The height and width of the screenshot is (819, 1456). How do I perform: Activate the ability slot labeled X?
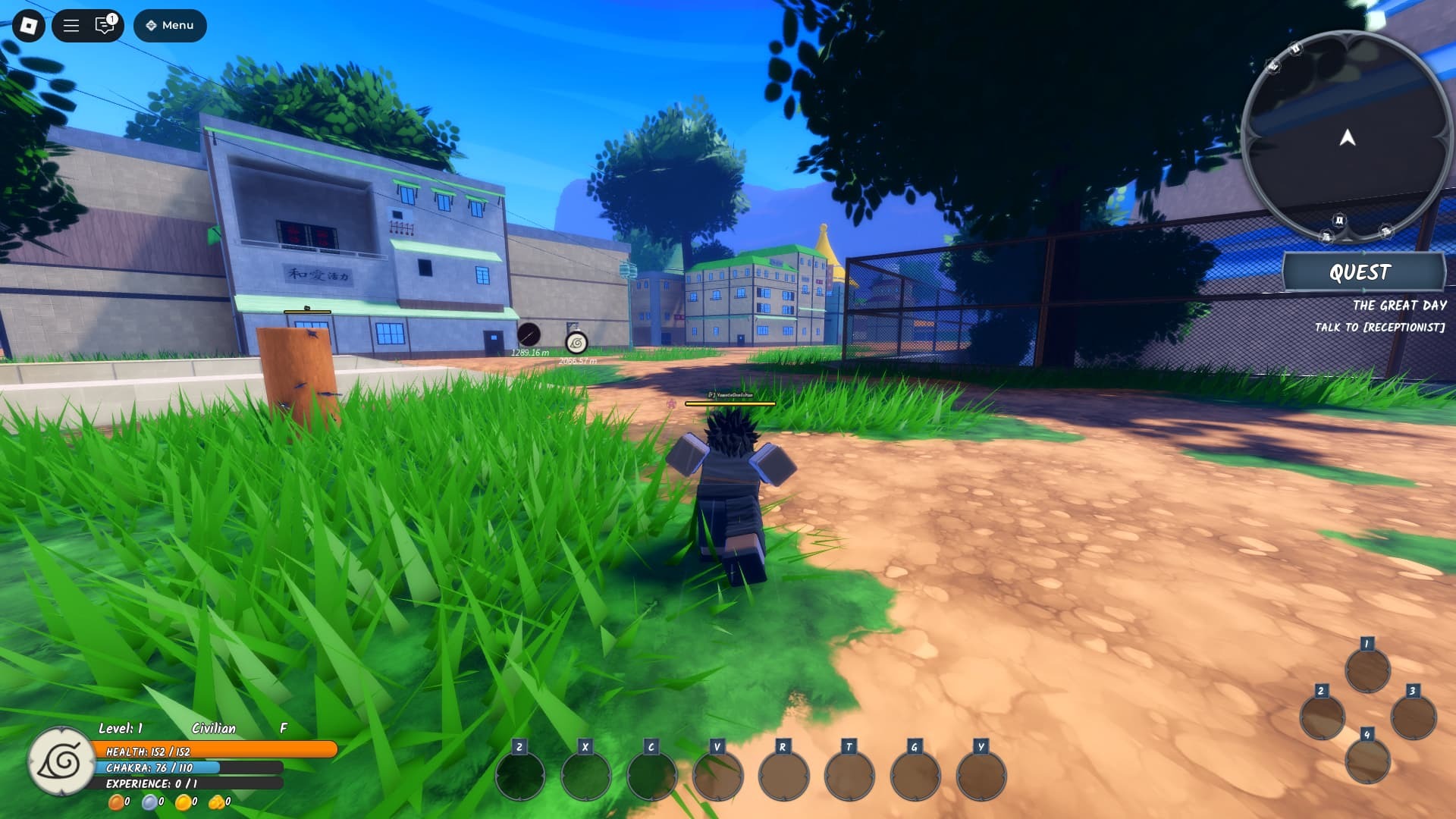pos(586,775)
